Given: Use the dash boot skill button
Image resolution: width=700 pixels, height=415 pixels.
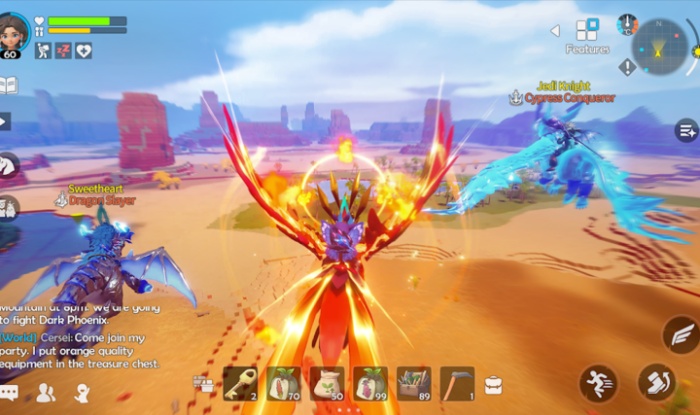Looking at the screenshot, I should point(657,382).
